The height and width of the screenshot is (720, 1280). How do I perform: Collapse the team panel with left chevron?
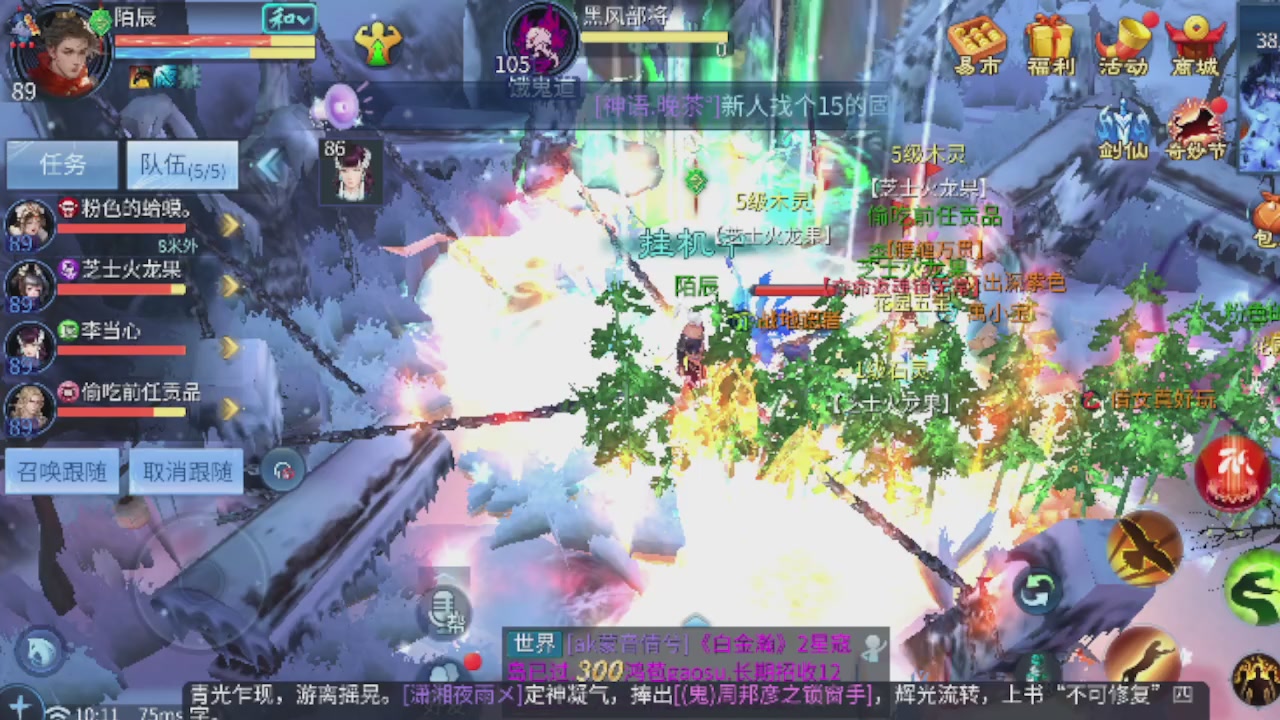point(270,166)
